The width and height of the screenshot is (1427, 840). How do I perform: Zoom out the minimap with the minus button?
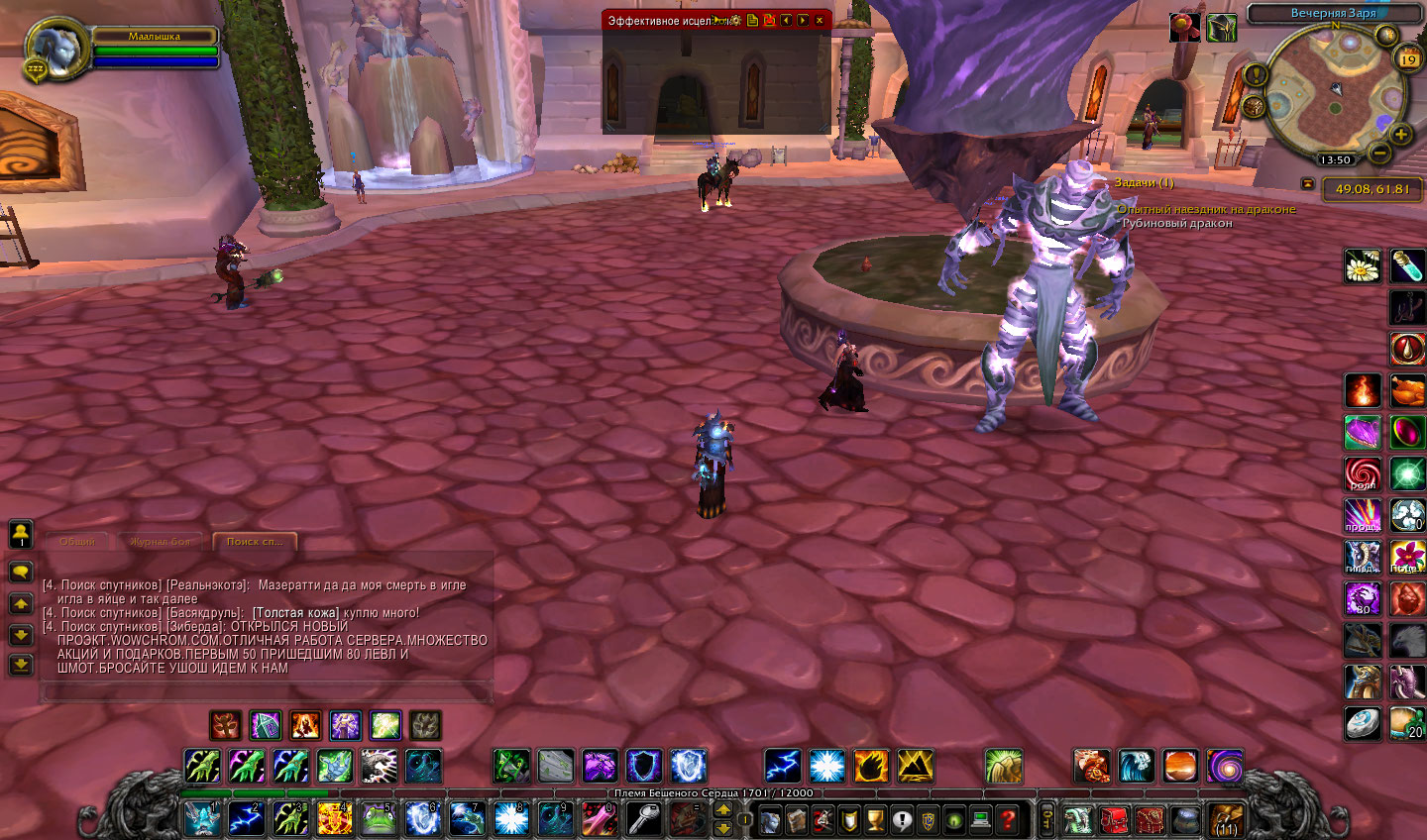1379,153
